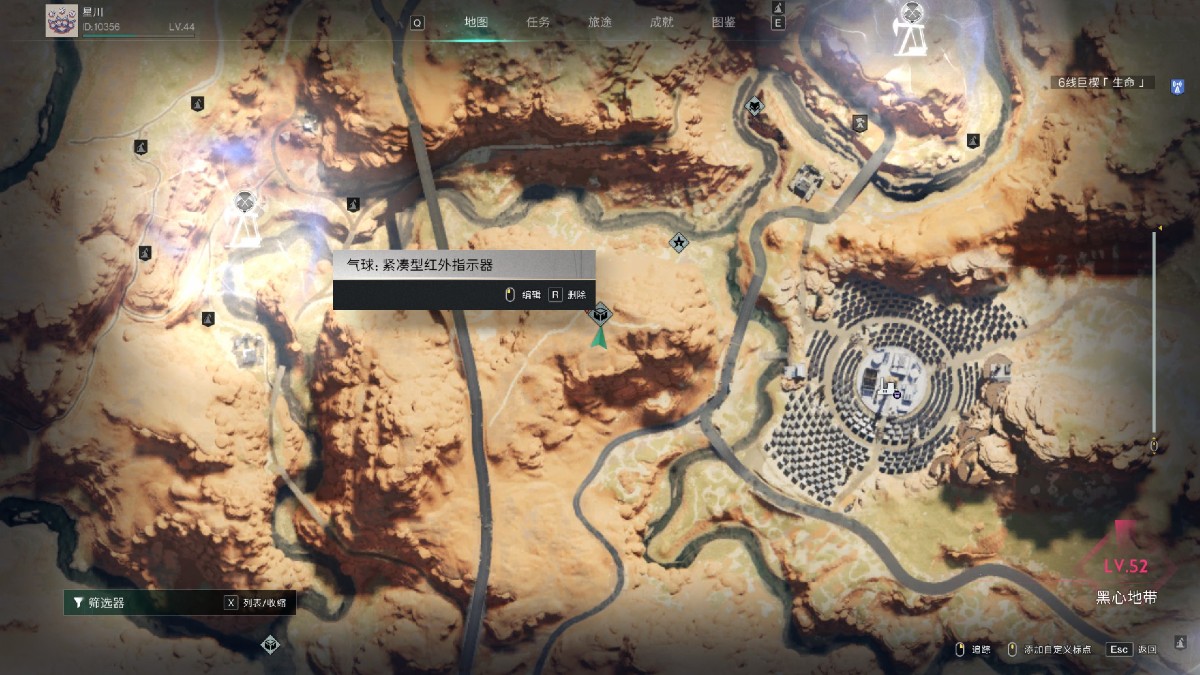Click the map zoom slider track
Screen dimensions: 1200x675
1155,340
